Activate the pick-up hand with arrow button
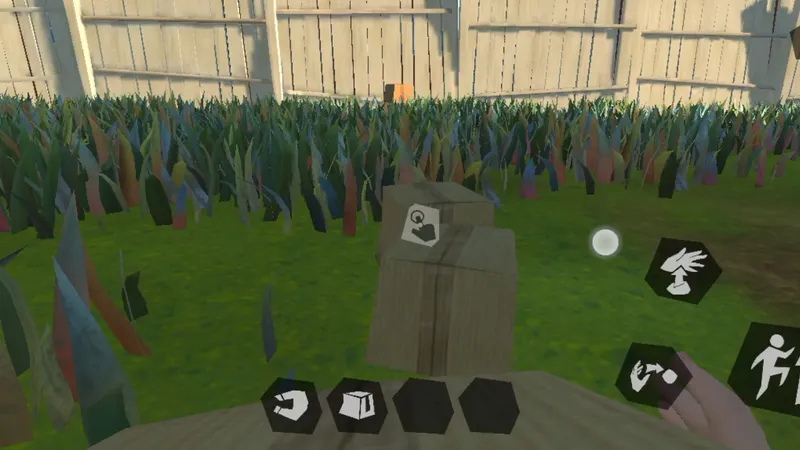The width and height of the screenshot is (800, 450). pos(683,270)
